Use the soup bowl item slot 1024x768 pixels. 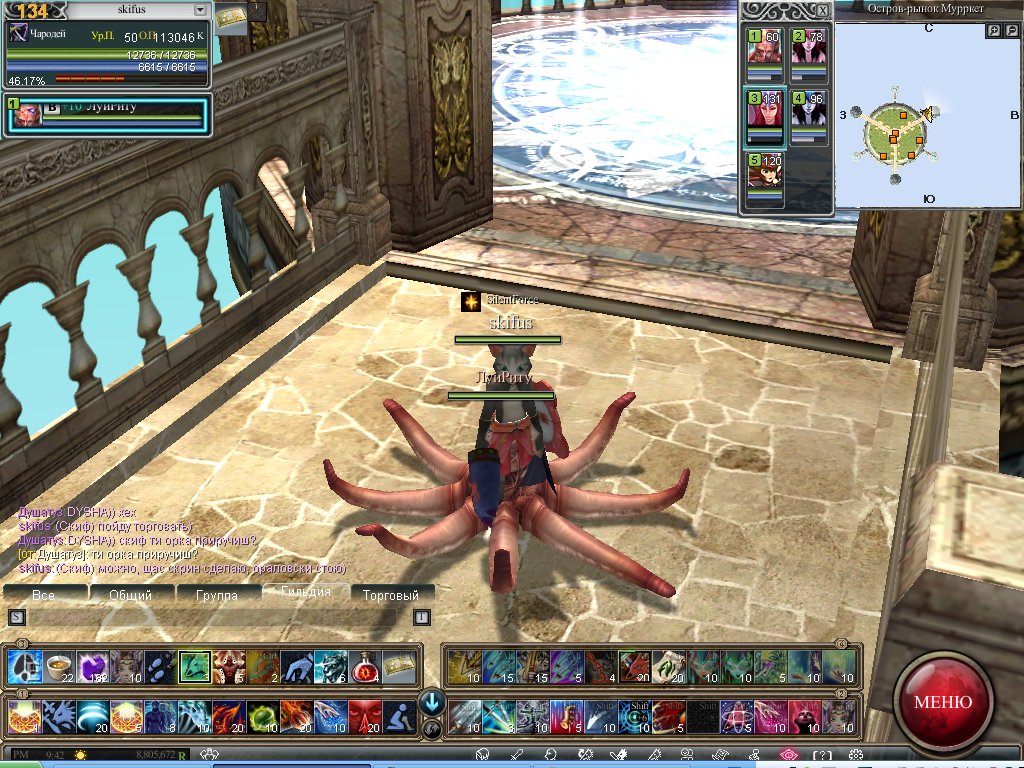click(x=59, y=667)
